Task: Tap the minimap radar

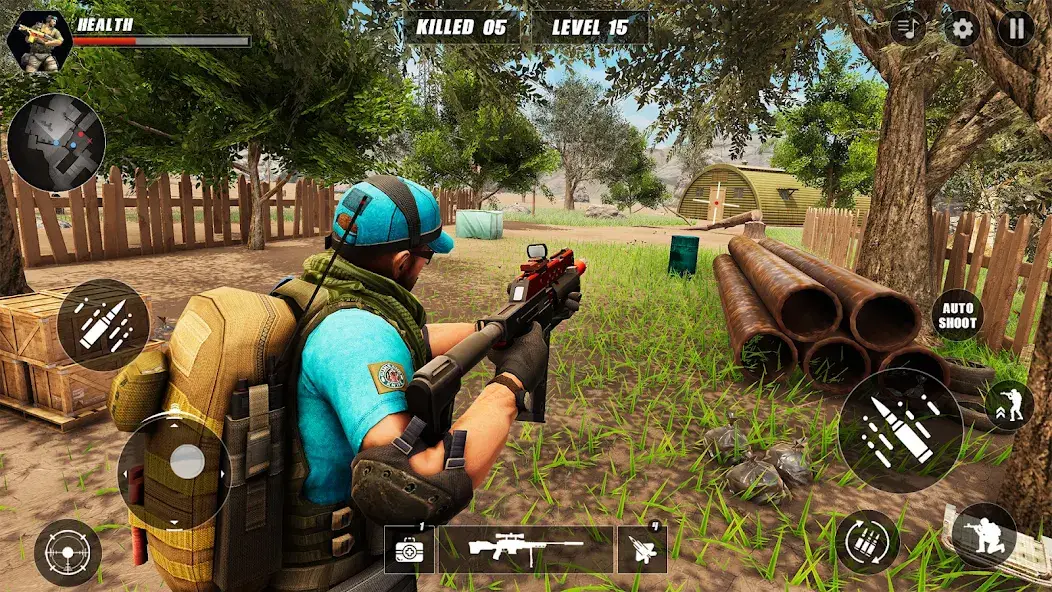Action: click(x=56, y=143)
